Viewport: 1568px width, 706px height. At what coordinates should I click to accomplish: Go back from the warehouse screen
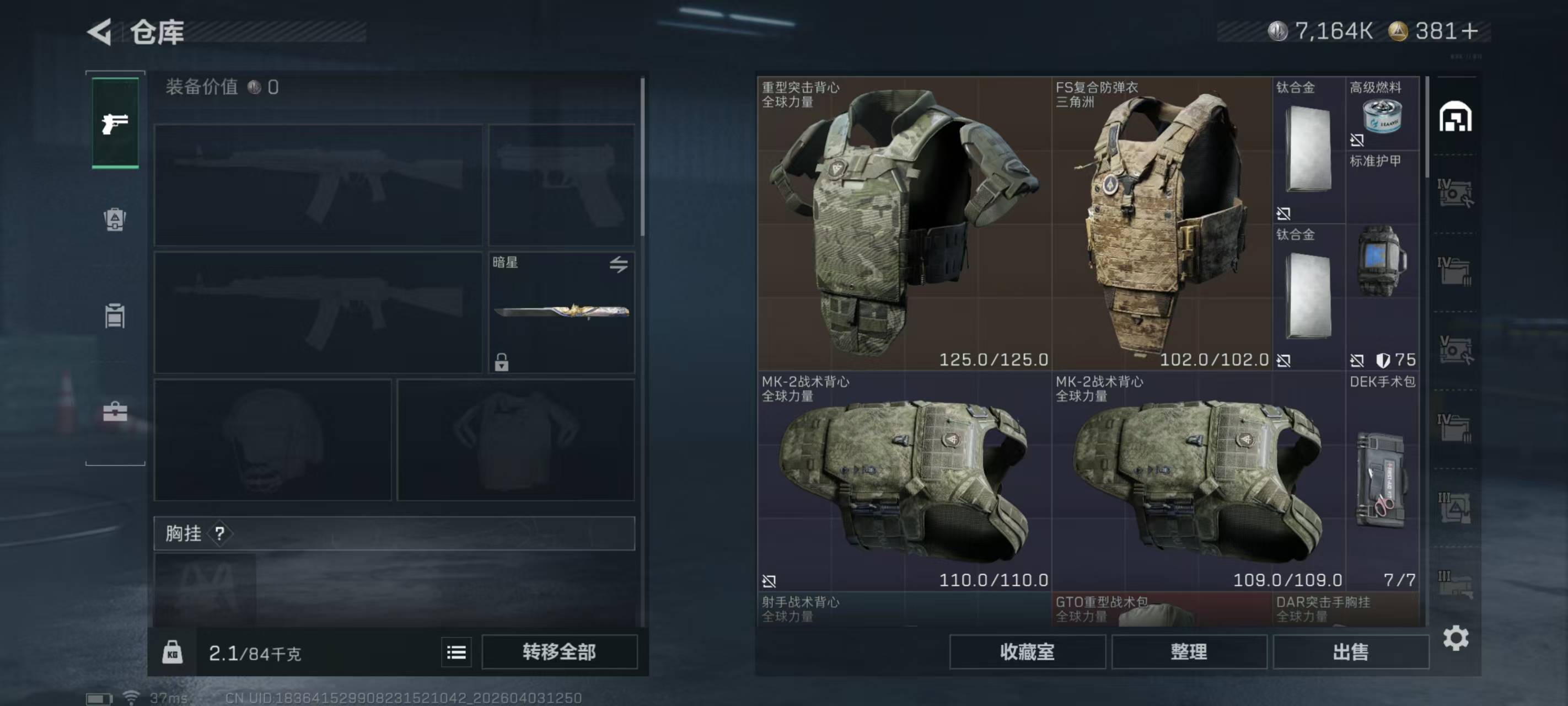100,31
